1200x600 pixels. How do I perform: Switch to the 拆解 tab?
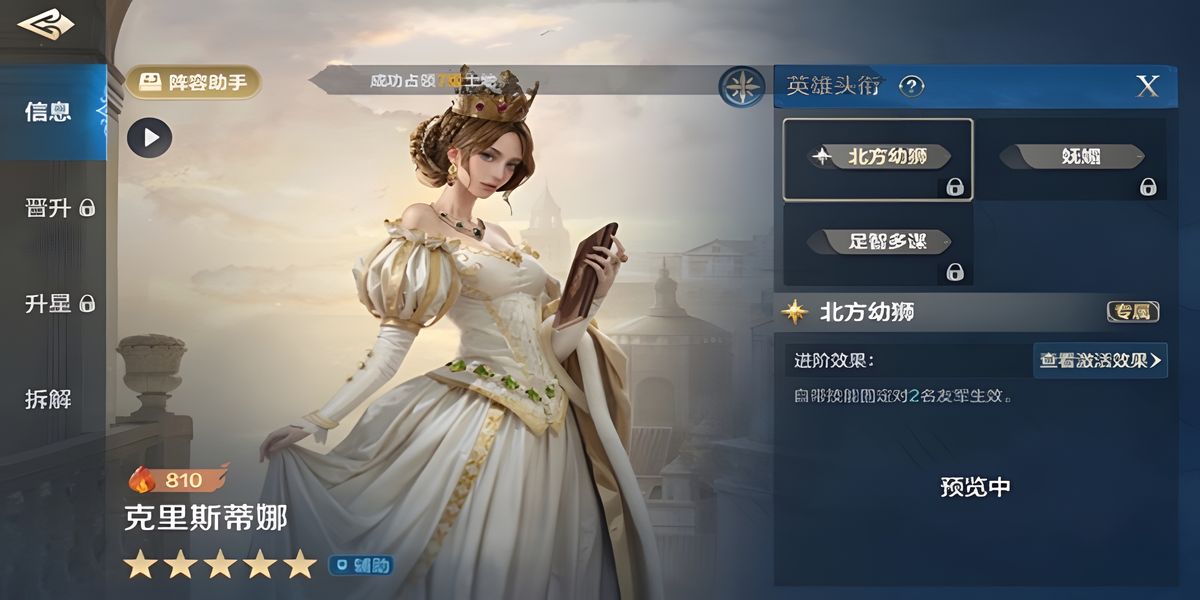[48, 399]
